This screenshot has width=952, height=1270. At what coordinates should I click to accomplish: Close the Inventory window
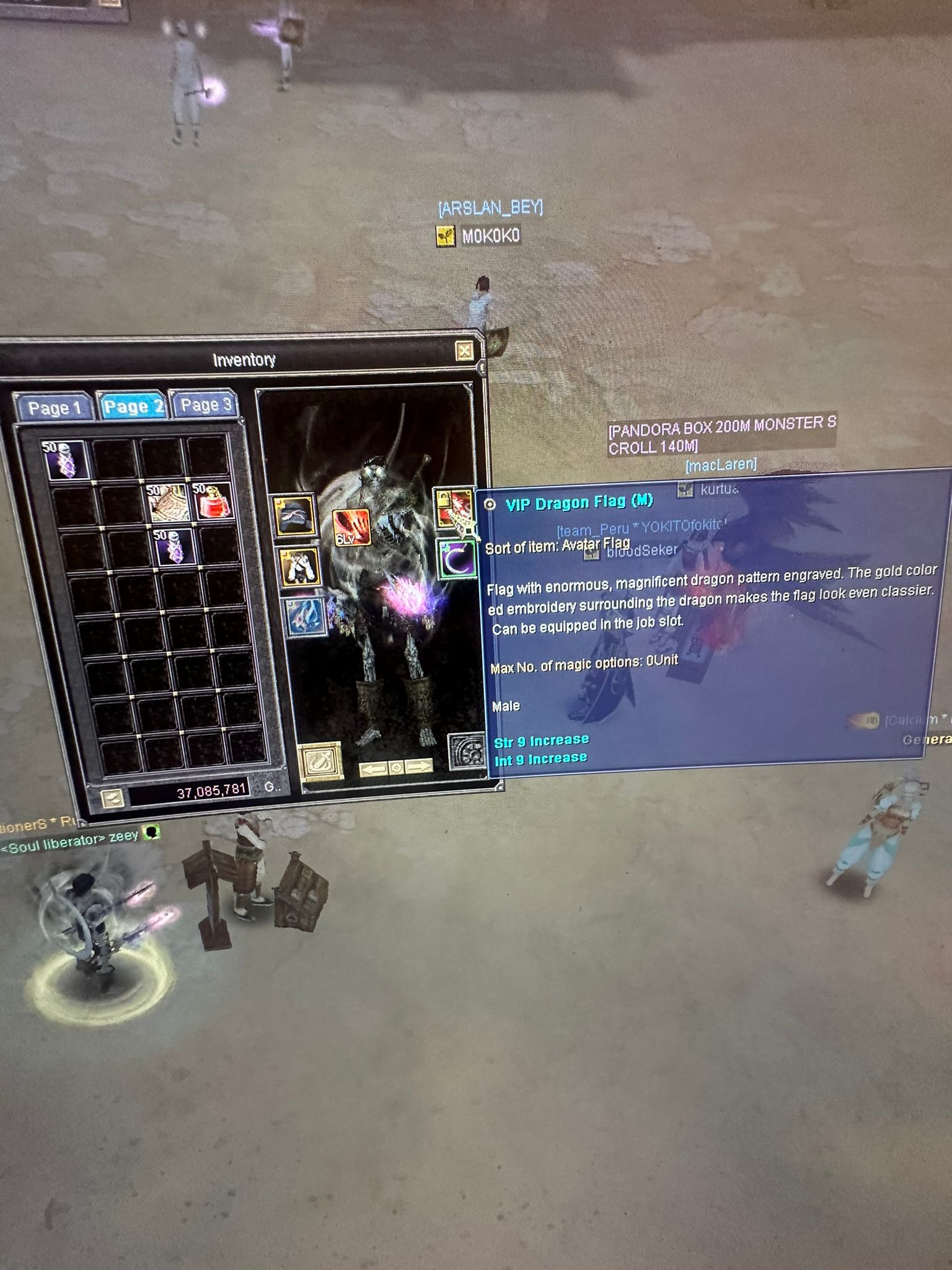[x=464, y=352]
